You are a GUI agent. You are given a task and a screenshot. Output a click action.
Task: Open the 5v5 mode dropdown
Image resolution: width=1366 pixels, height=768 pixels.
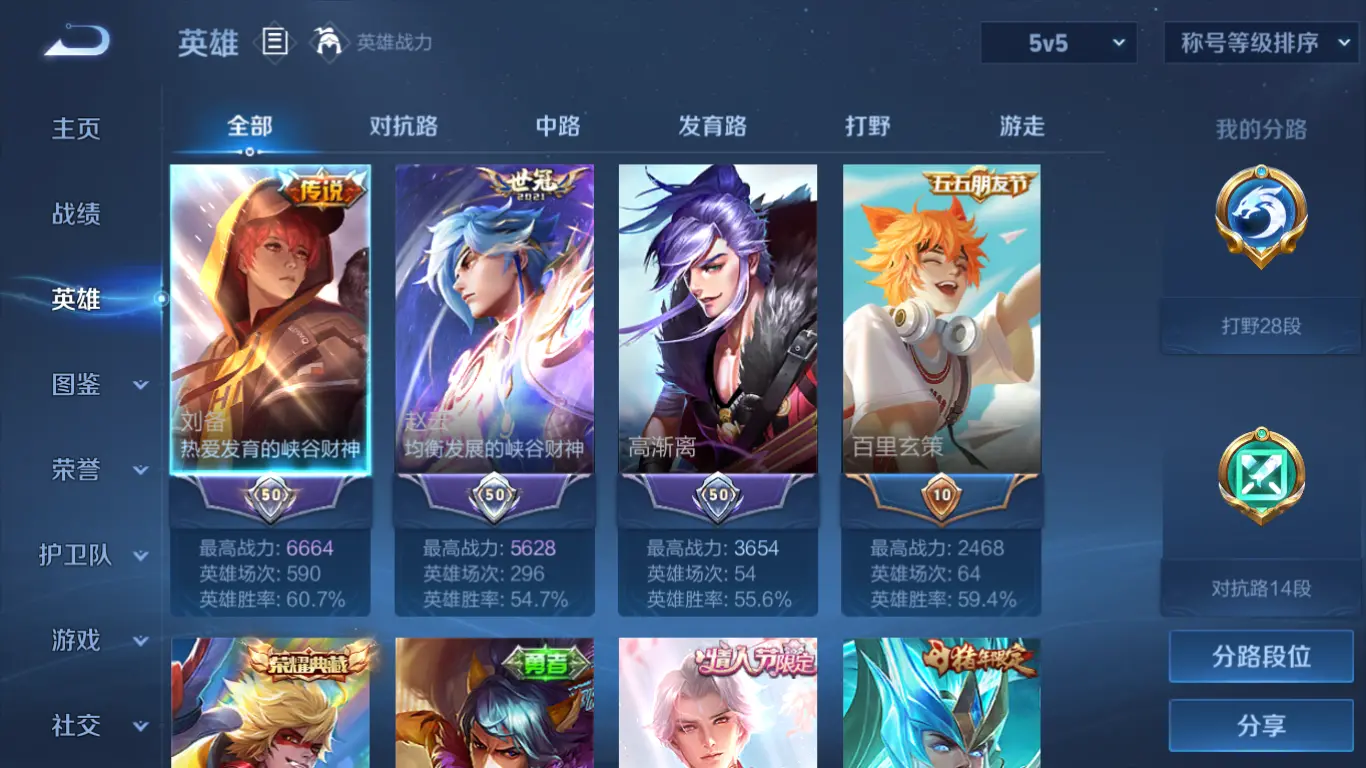tap(1058, 43)
